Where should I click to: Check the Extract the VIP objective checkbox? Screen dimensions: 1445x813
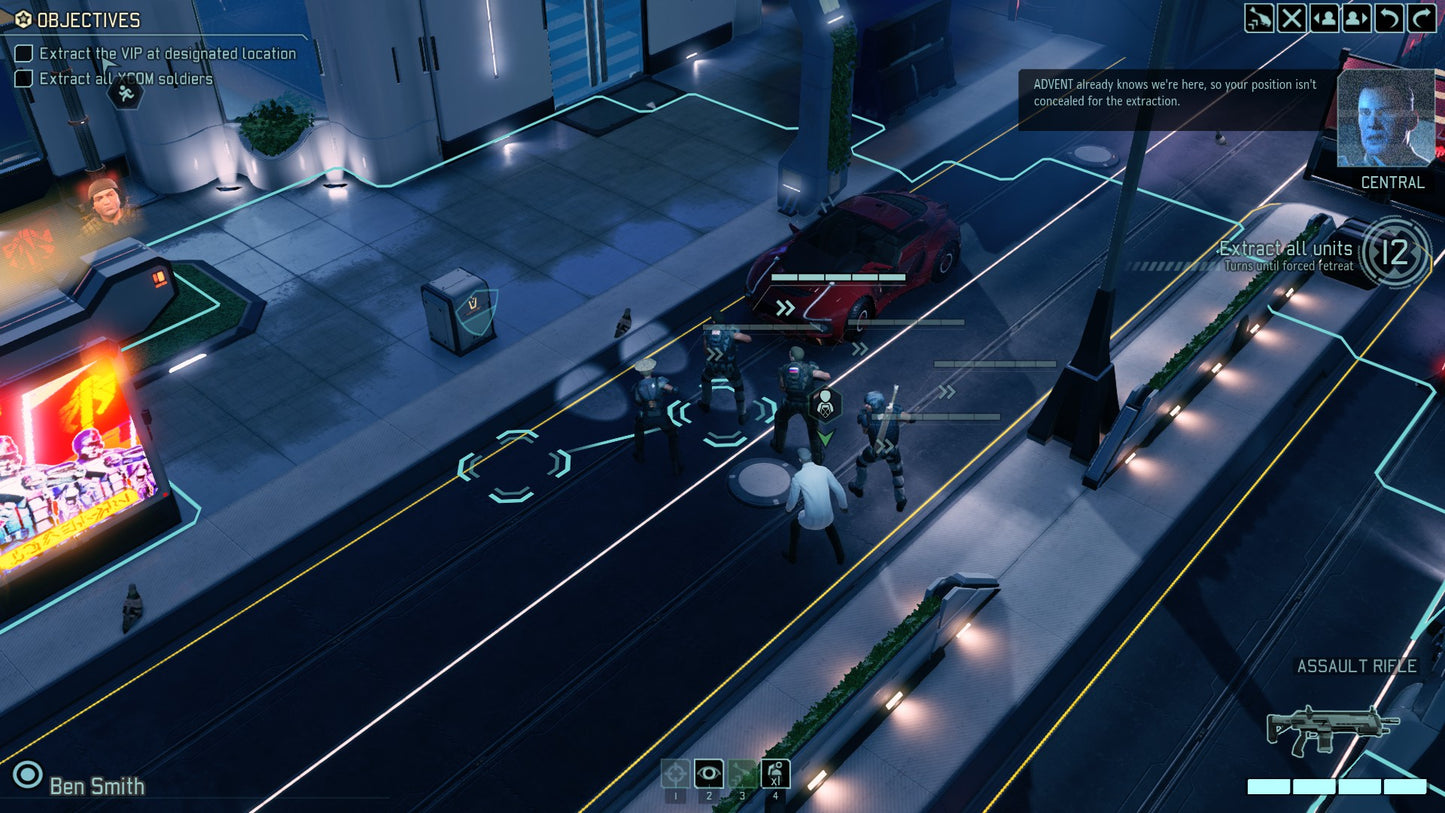(x=22, y=53)
